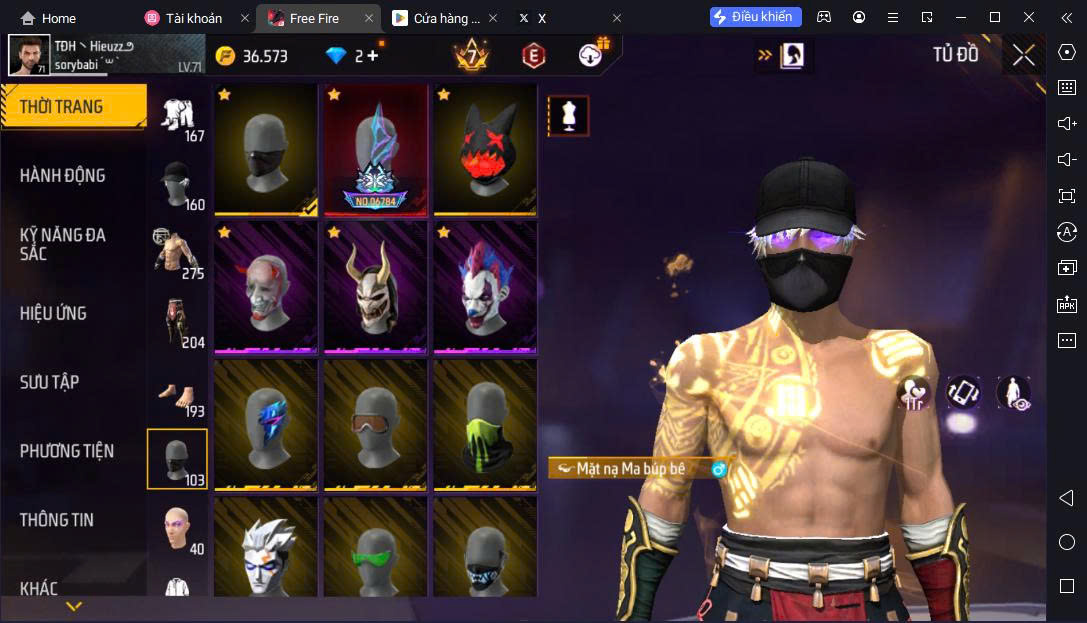Open the PHƯƠNG TIỆN tab

(x=66, y=451)
